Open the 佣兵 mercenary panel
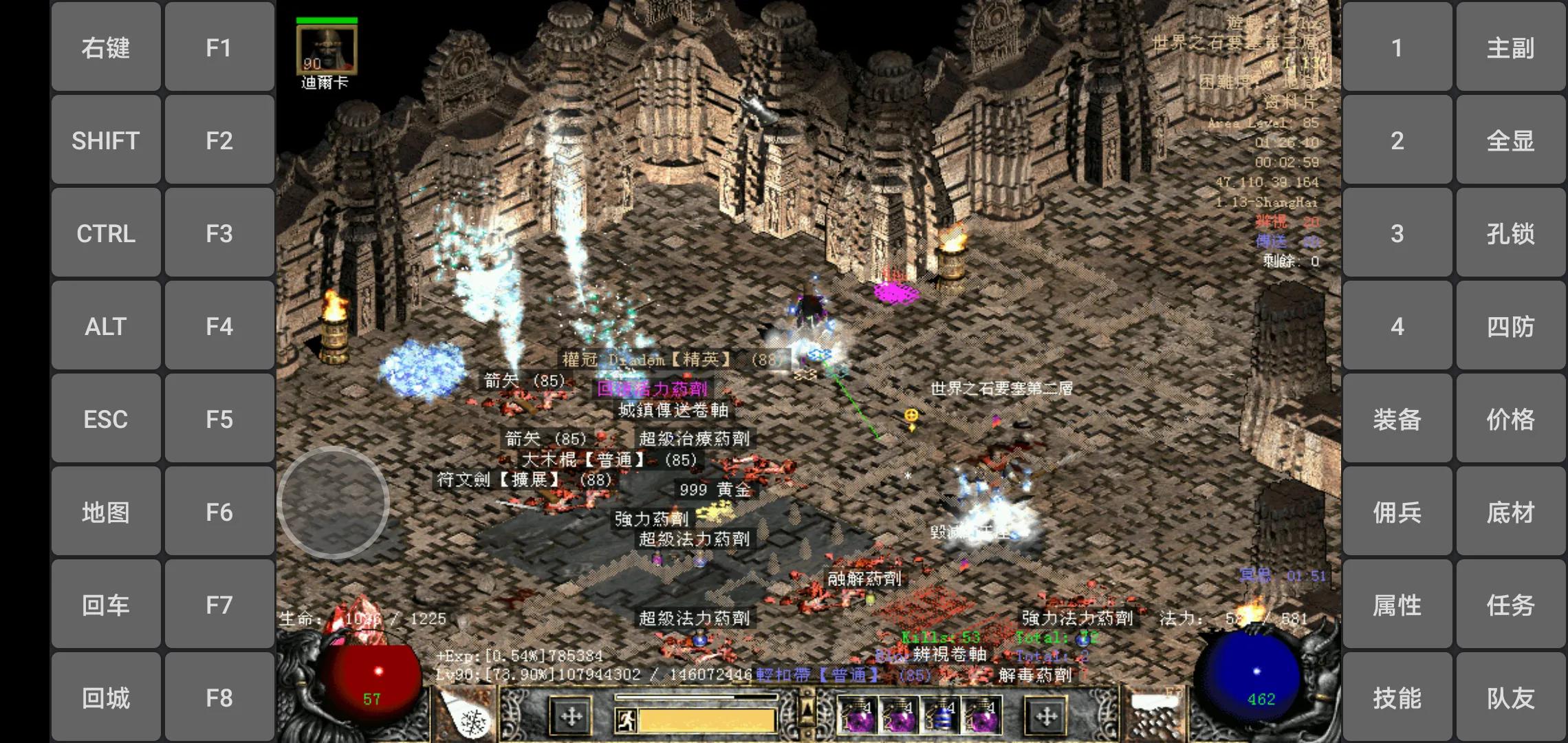This screenshot has width=1568, height=743. pos(1397,512)
